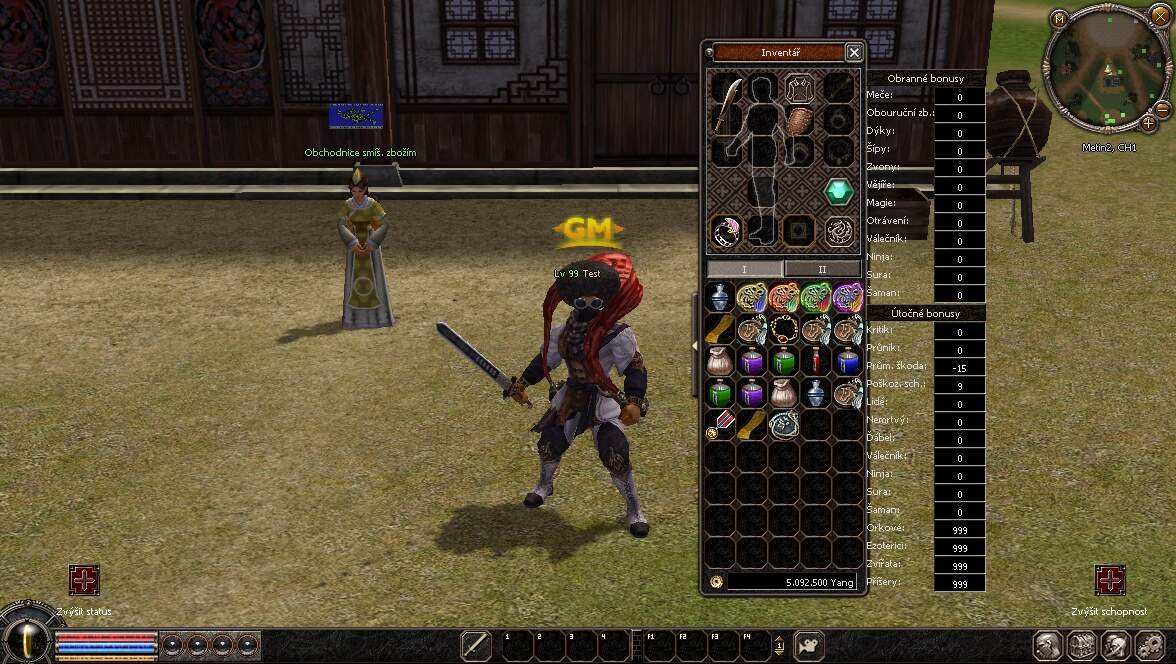Select the green gem equipment slot
The width and height of the screenshot is (1176, 664).
tap(839, 191)
